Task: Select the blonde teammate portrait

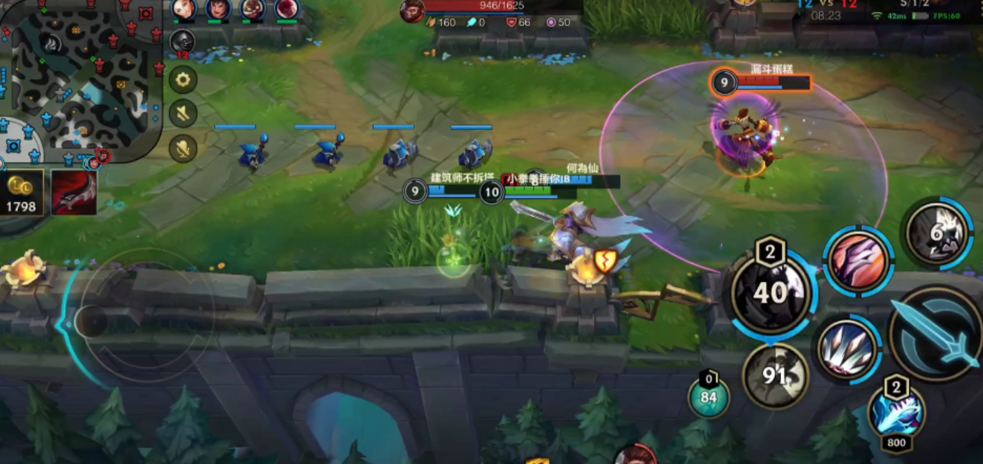Action: tap(184, 10)
